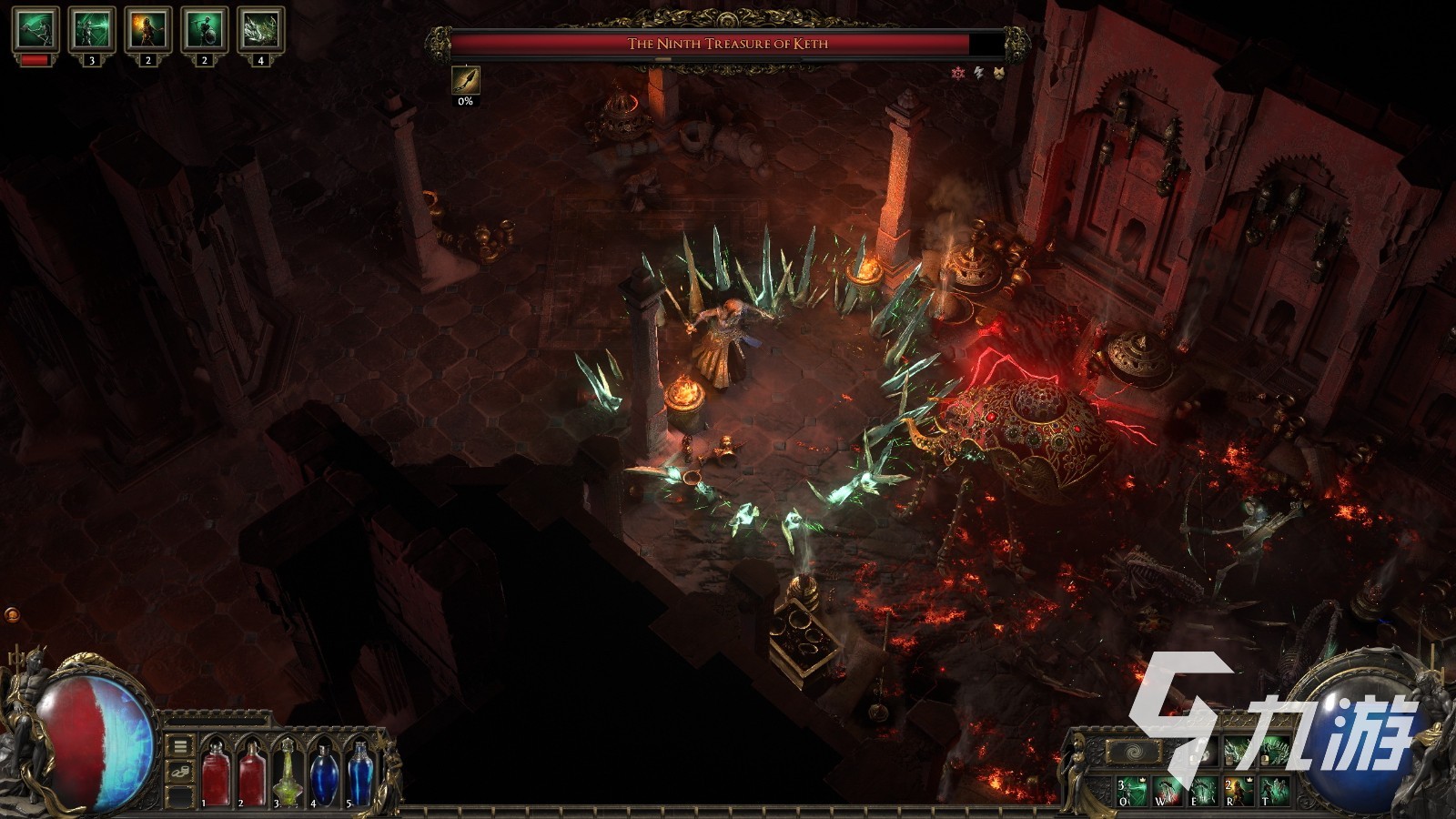Activate the fire skeleton skill on R
Screen dimensions: 1456x819
pyautogui.click(x=1239, y=790)
